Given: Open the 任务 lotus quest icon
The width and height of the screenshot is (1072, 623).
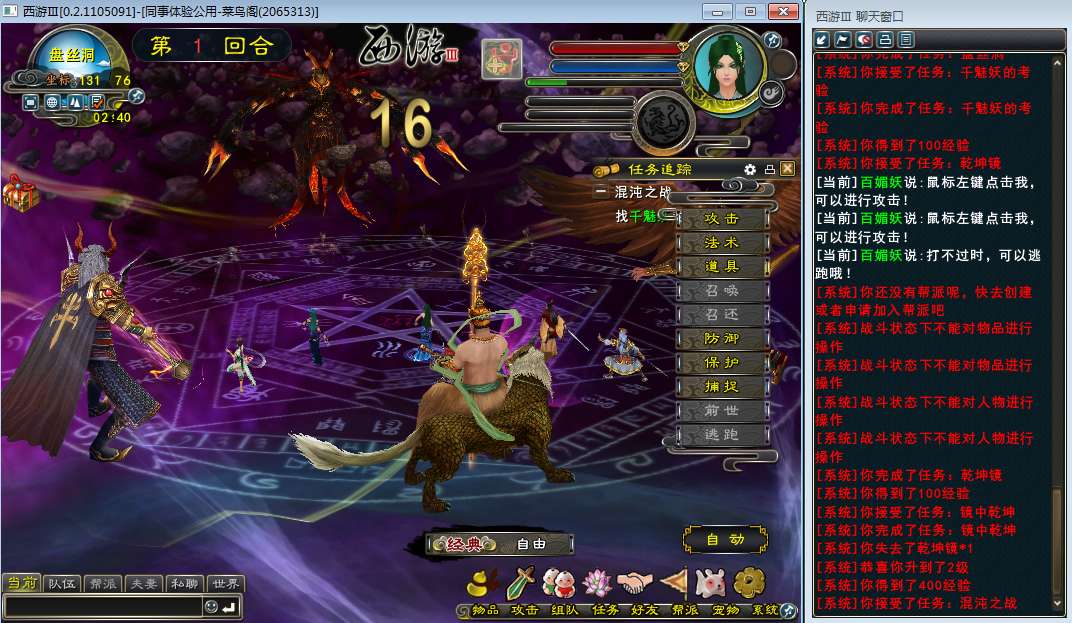Looking at the screenshot, I should [x=602, y=583].
